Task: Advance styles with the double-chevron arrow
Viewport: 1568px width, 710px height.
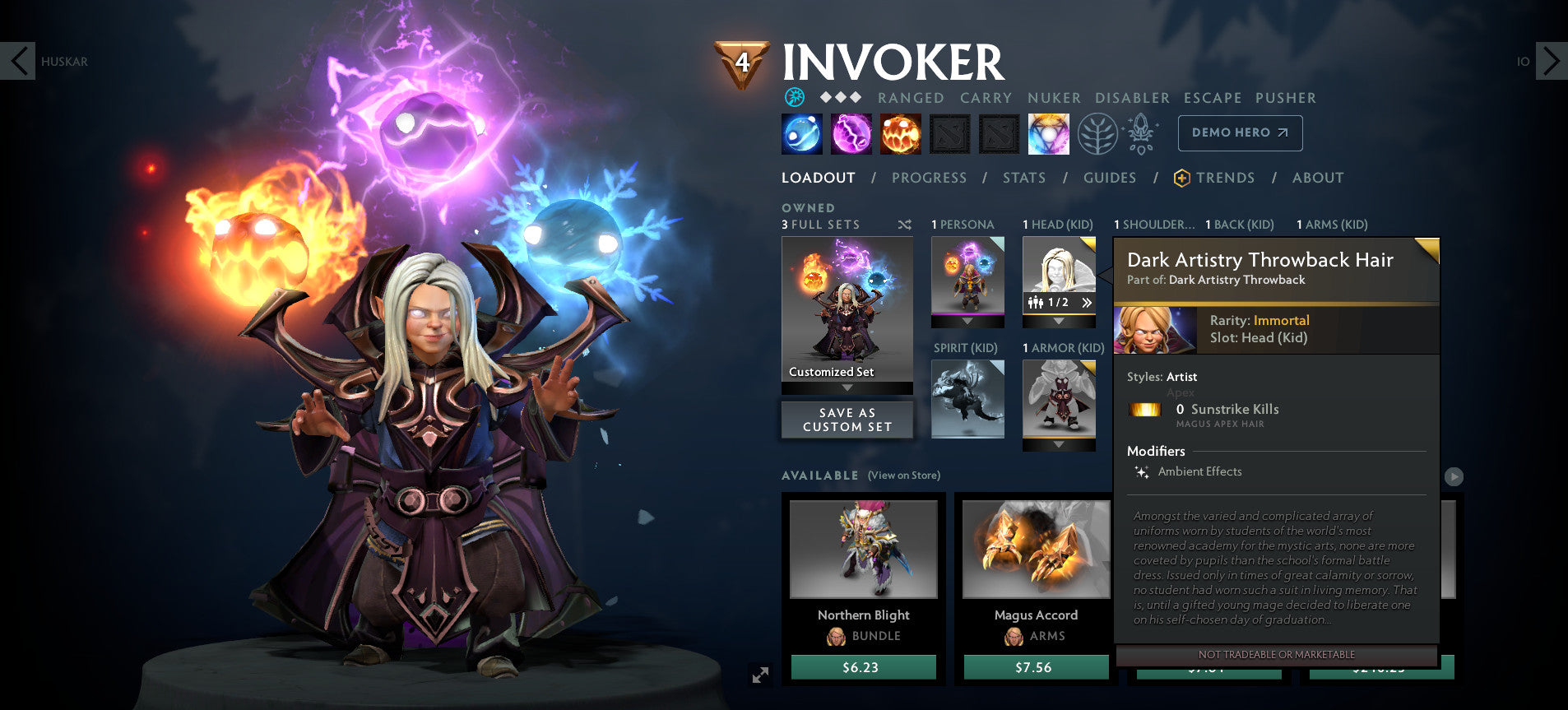Action: pyautogui.click(x=1087, y=303)
